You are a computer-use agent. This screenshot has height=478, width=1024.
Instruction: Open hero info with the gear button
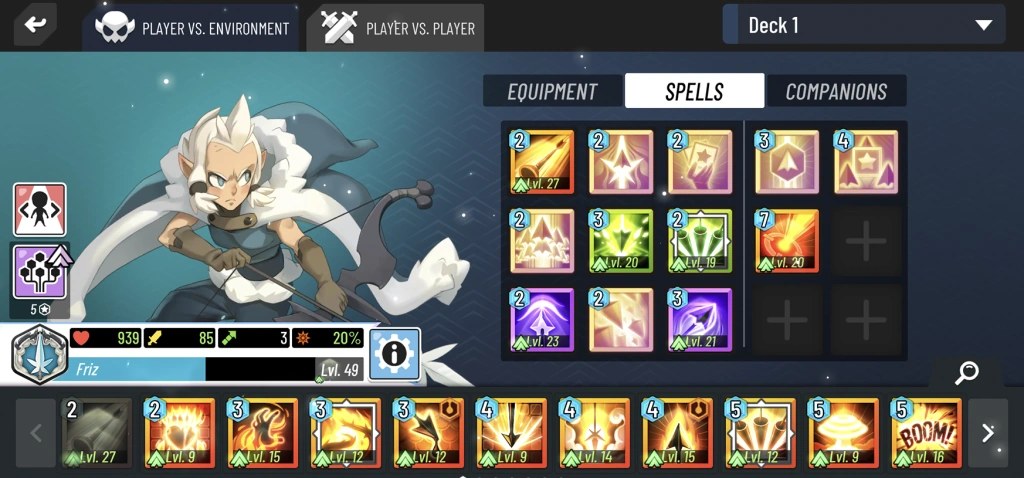pyautogui.click(x=394, y=354)
